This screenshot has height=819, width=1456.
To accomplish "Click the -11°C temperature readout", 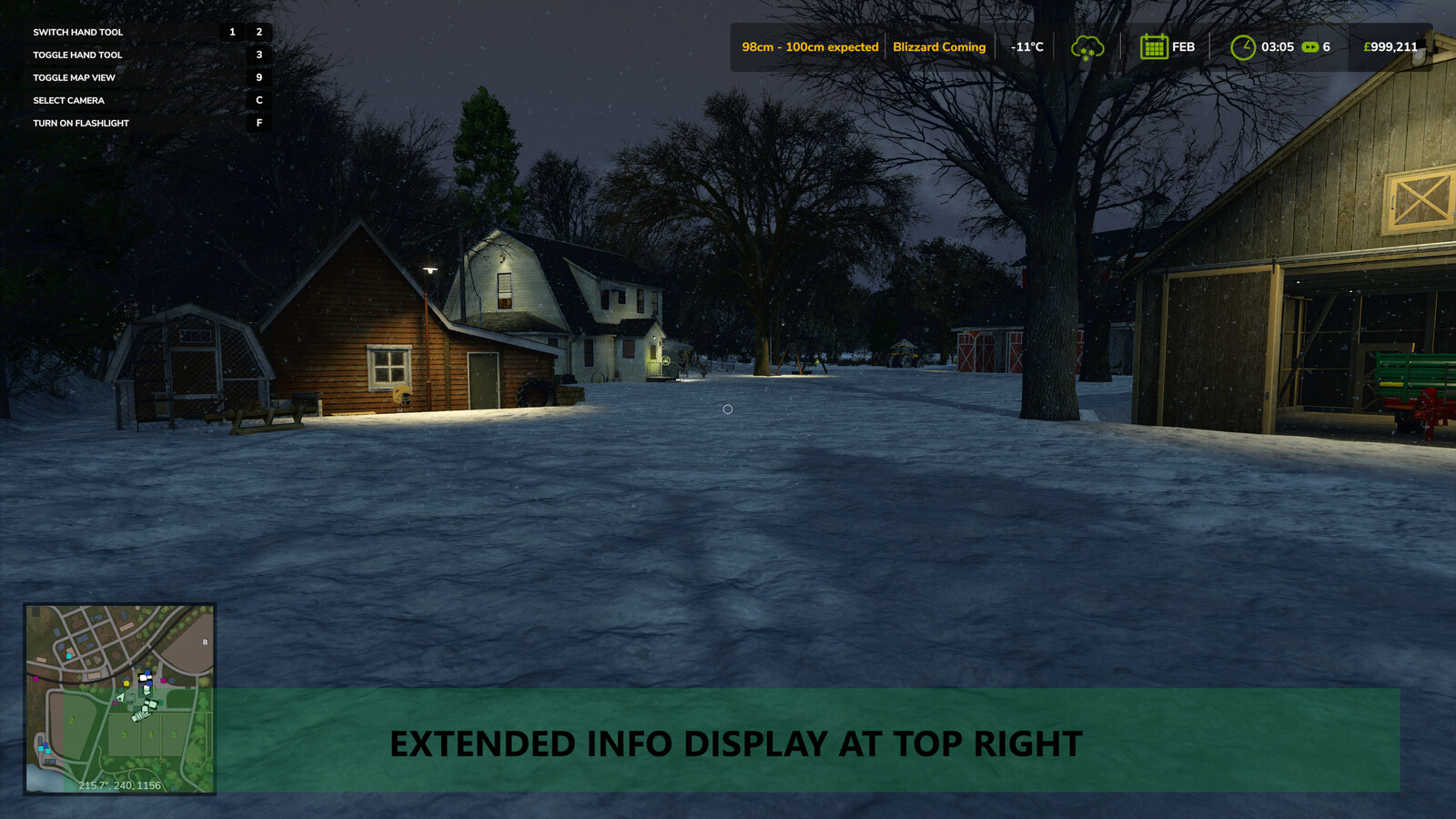I will [1026, 46].
